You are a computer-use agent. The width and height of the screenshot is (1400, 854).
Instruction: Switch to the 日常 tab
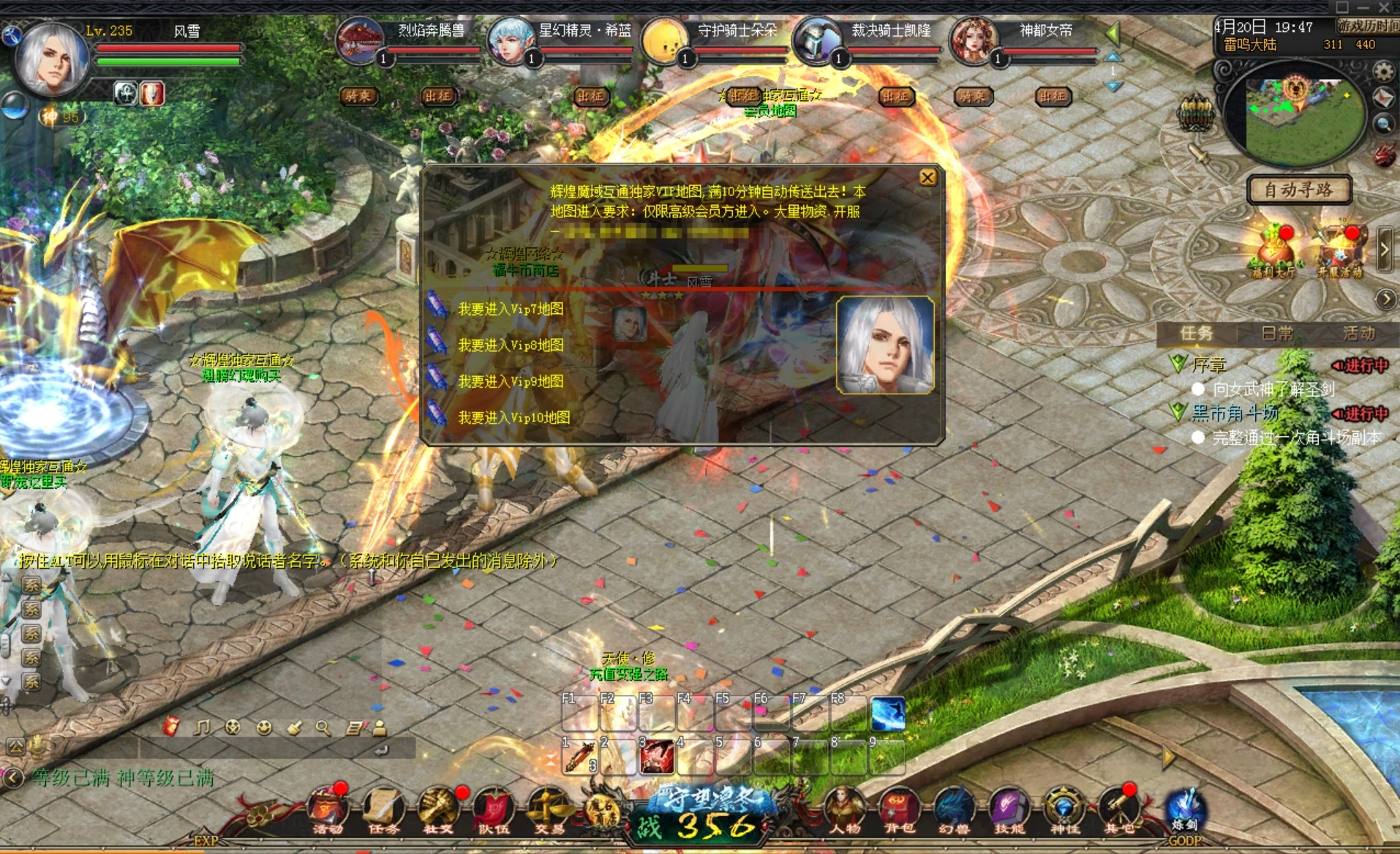coord(1278,333)
